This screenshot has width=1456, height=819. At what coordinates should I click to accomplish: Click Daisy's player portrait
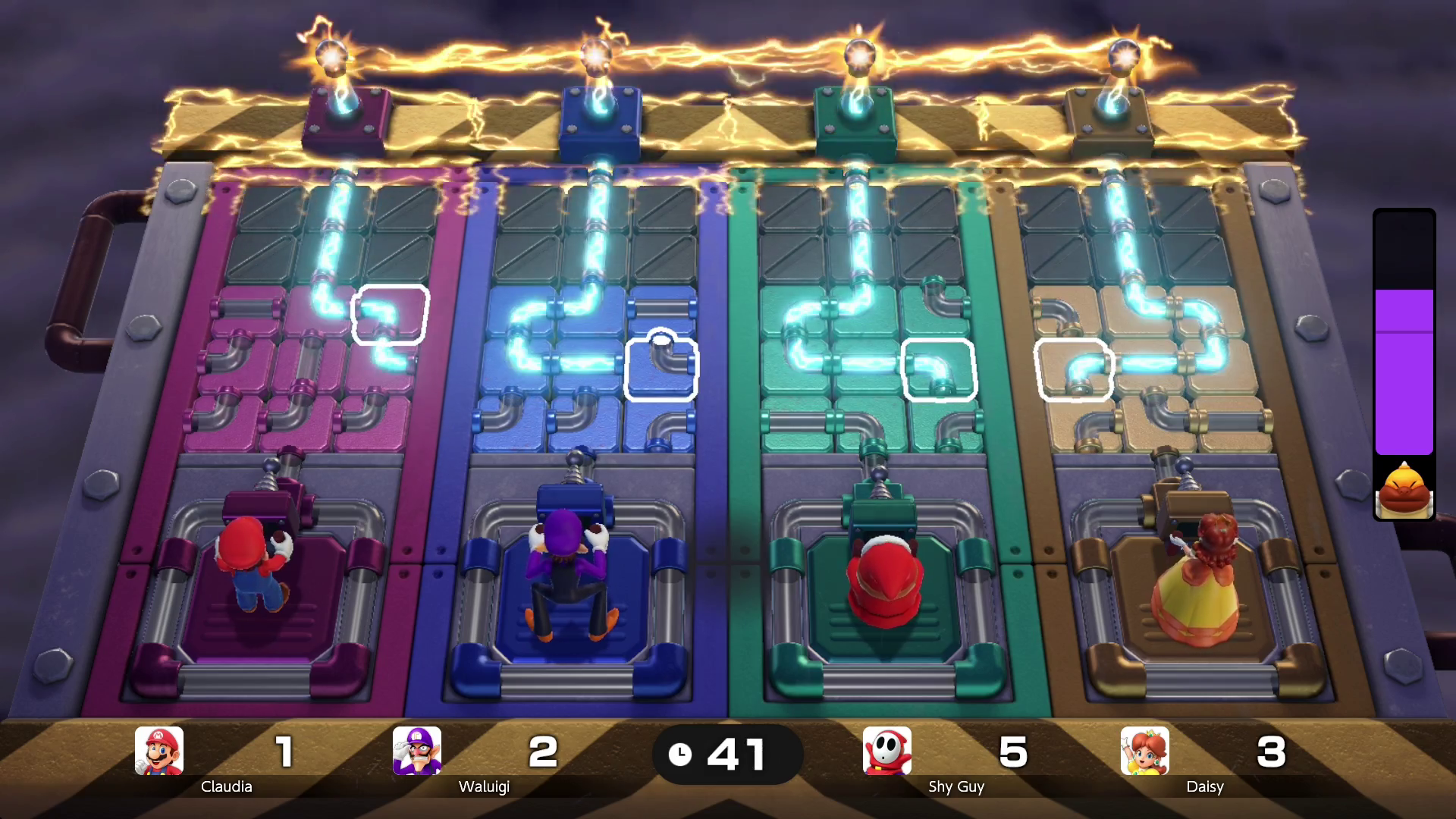[x=1145, y=751]
